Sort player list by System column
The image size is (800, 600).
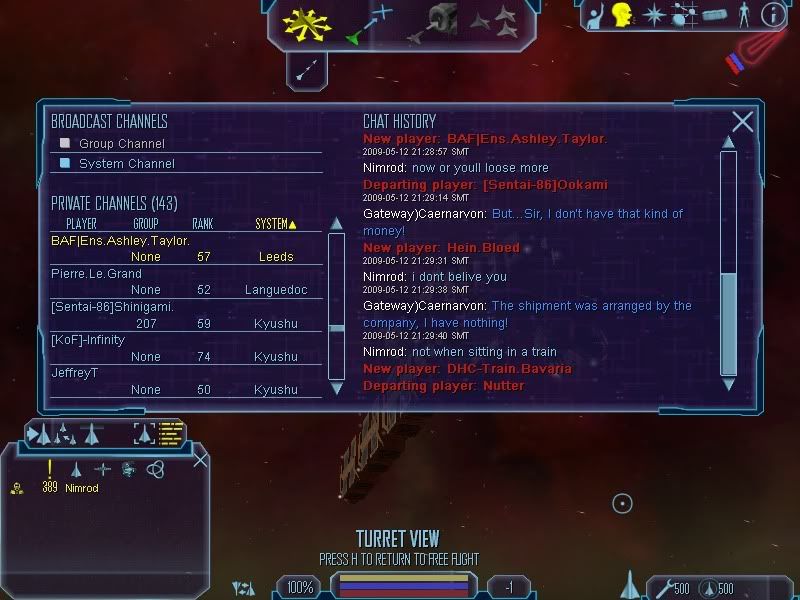(277, 224)
